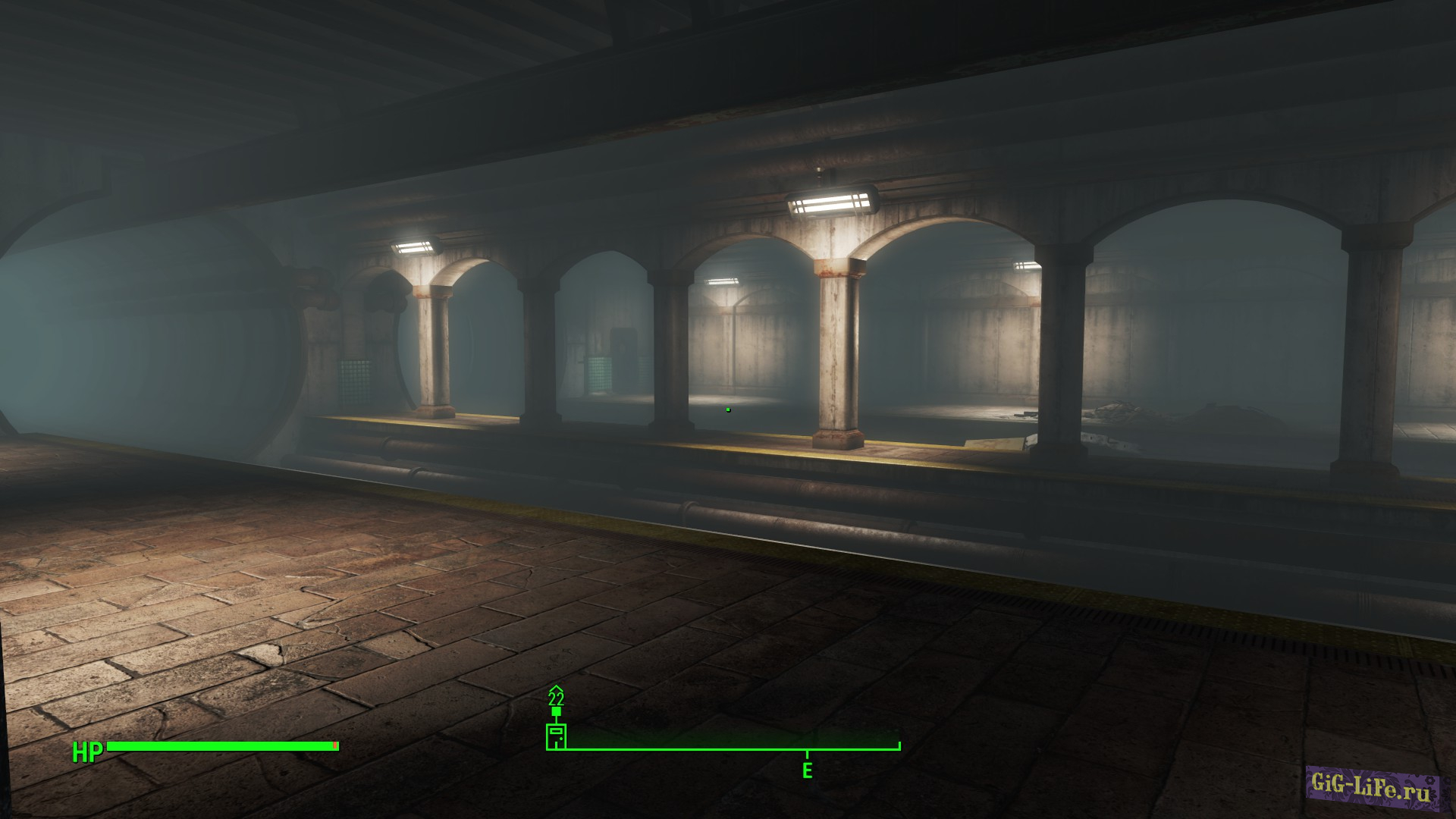This screenshot has width=1456, height=819.
Task: Click the small green crosshair dot at screen center
Action: (x=728, y=409)
